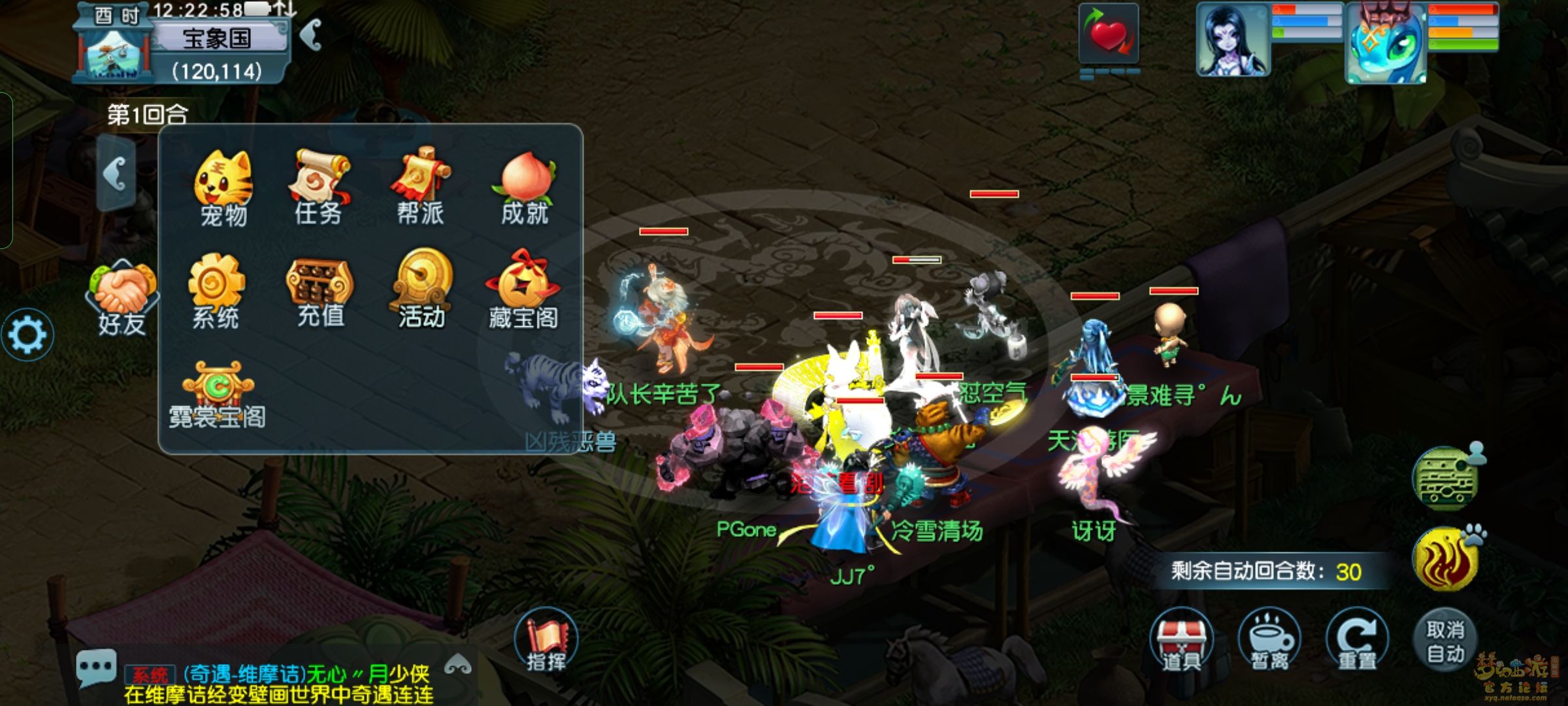Open the 充值 recharge menu

click(x=320, y=291)
